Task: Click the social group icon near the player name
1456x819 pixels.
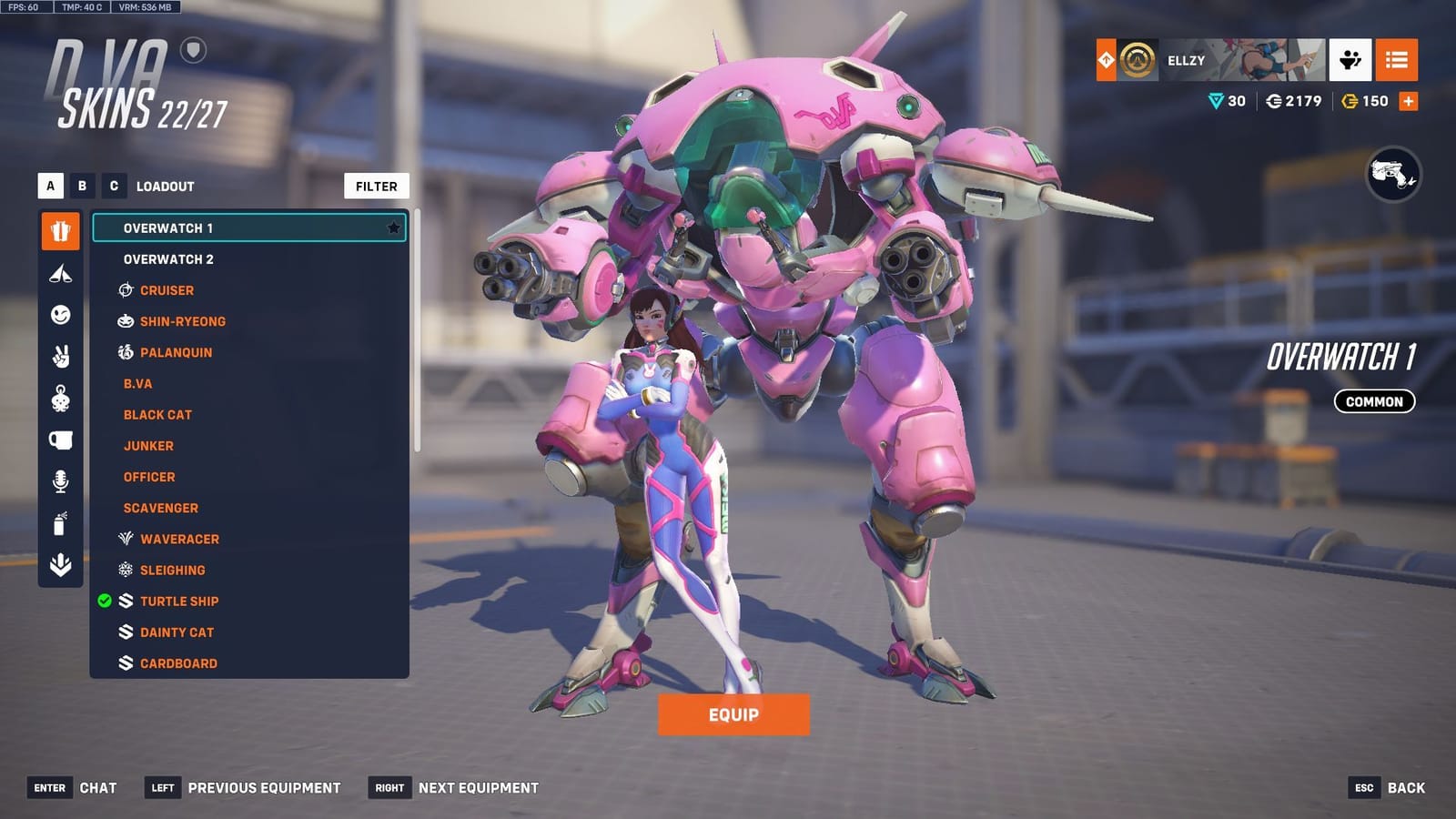Action: tap(1350, 61)
